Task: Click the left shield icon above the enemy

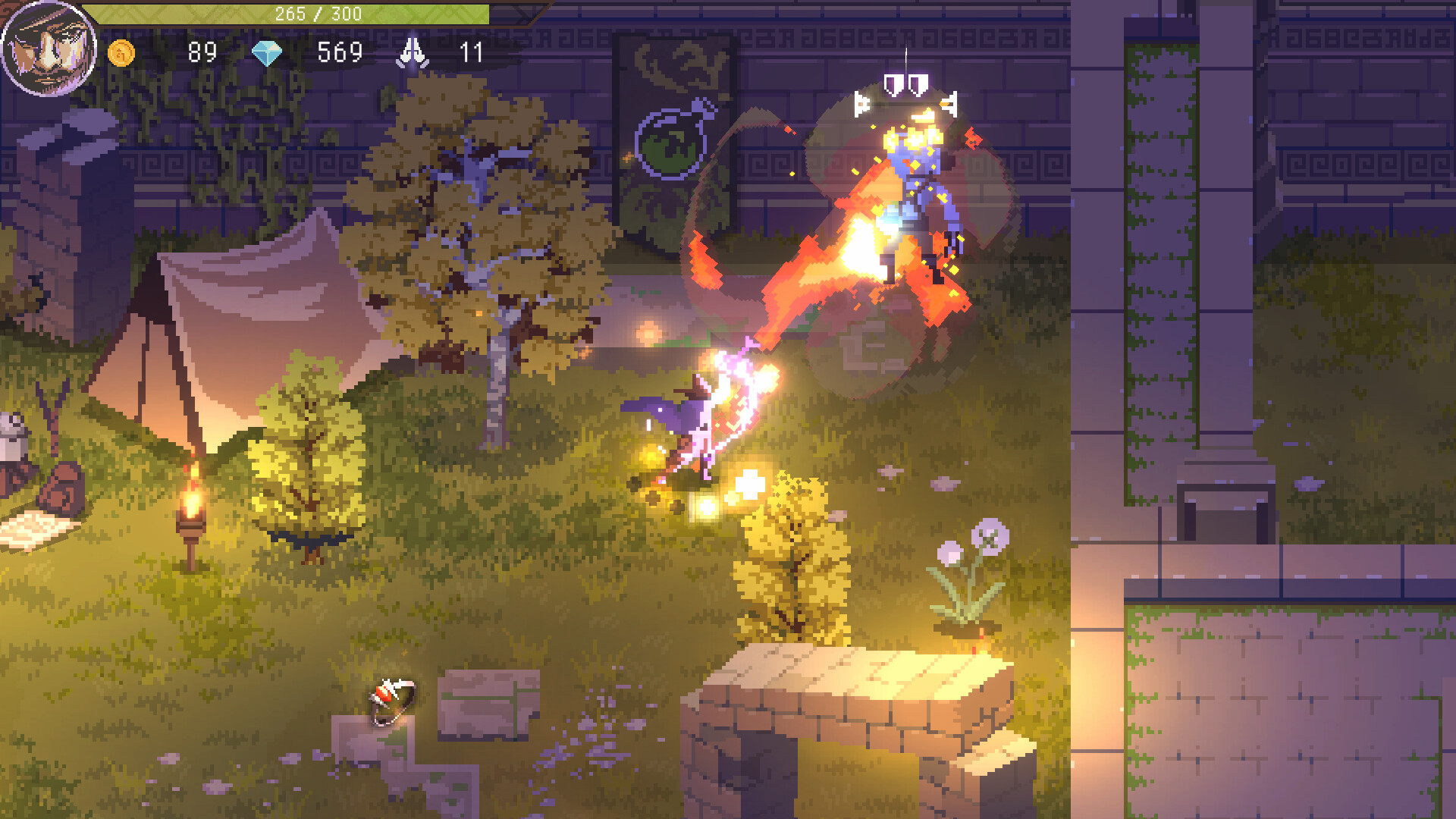Action: point(895,83)
